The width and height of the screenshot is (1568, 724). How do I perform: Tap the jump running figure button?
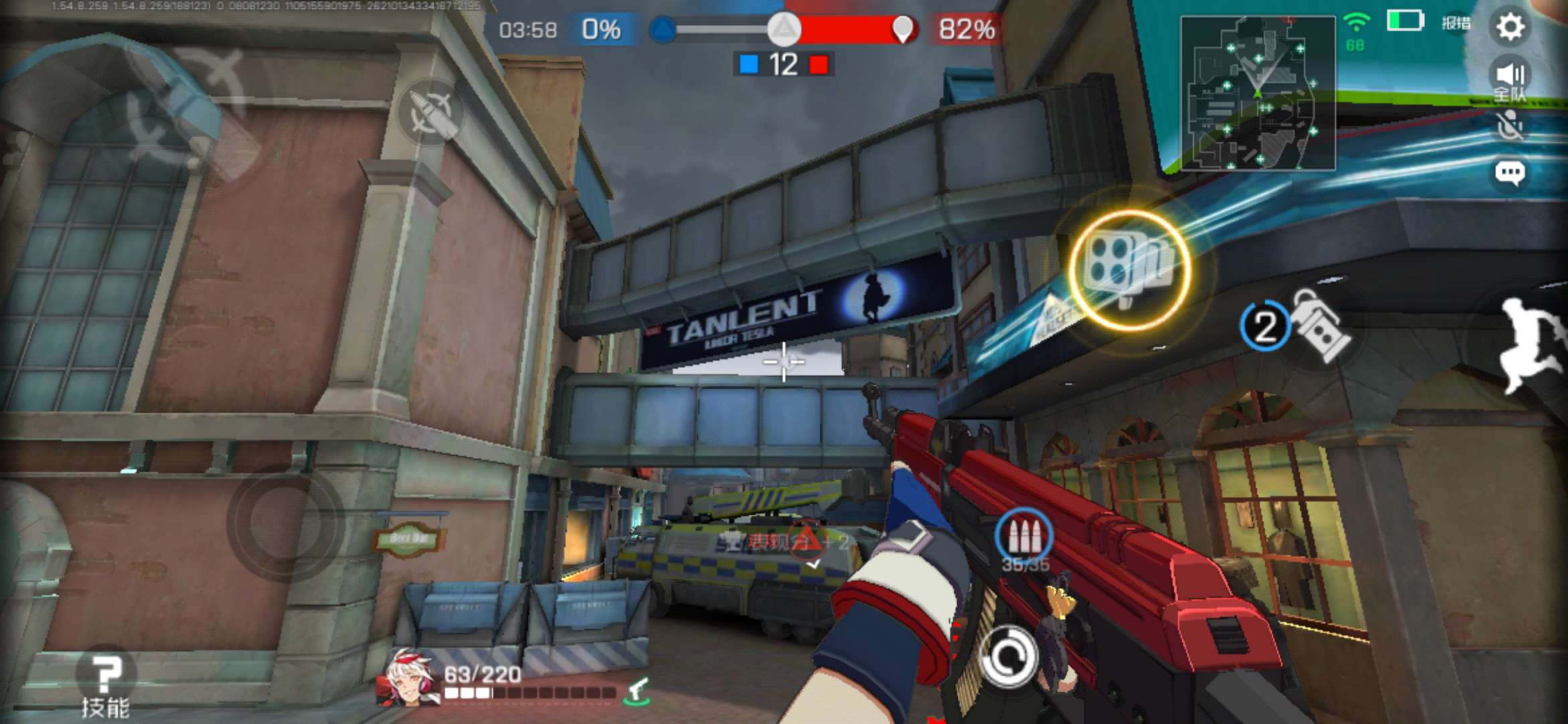[x=1531, y=345]
